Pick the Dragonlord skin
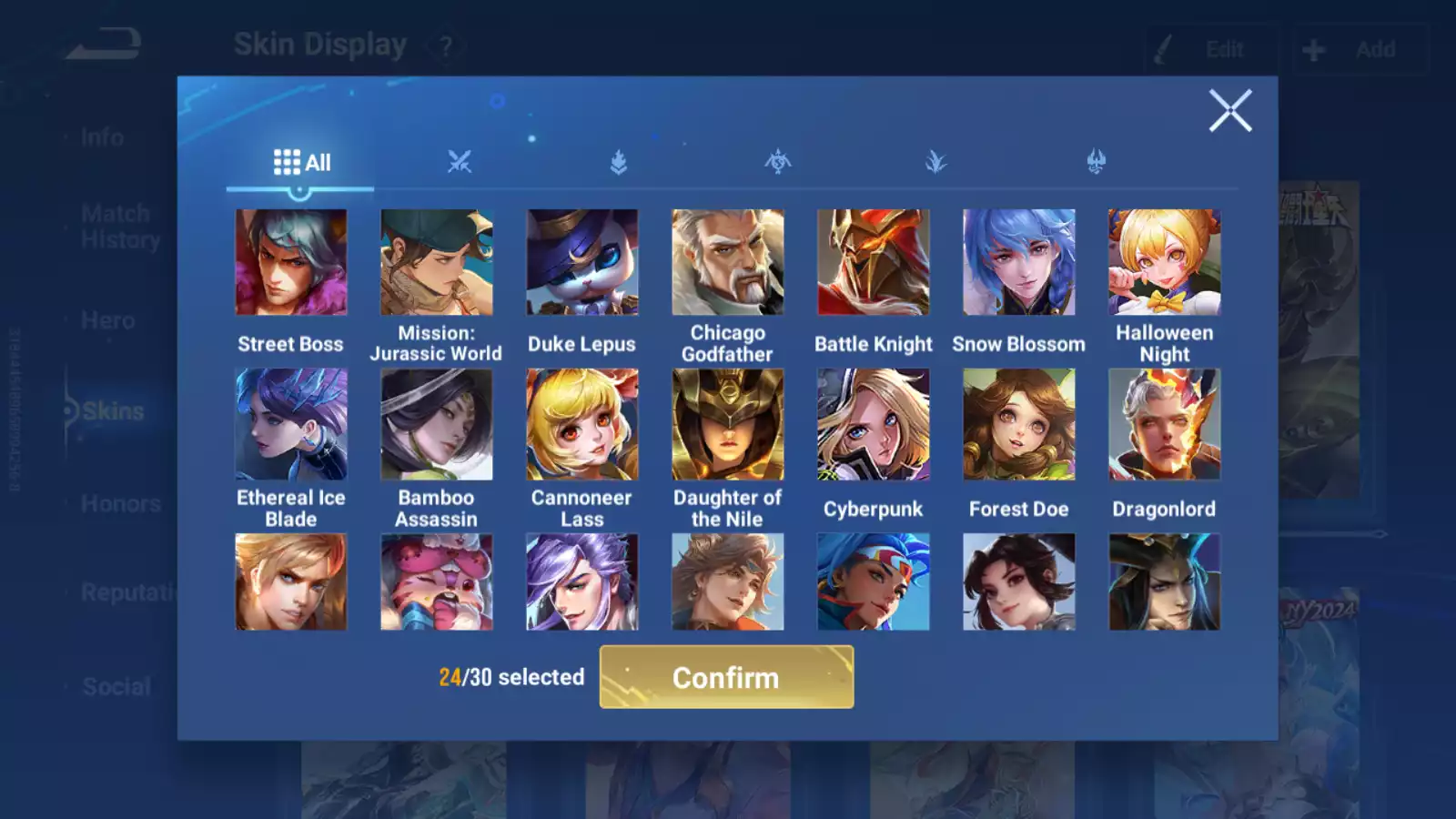 pos(1165,424)
